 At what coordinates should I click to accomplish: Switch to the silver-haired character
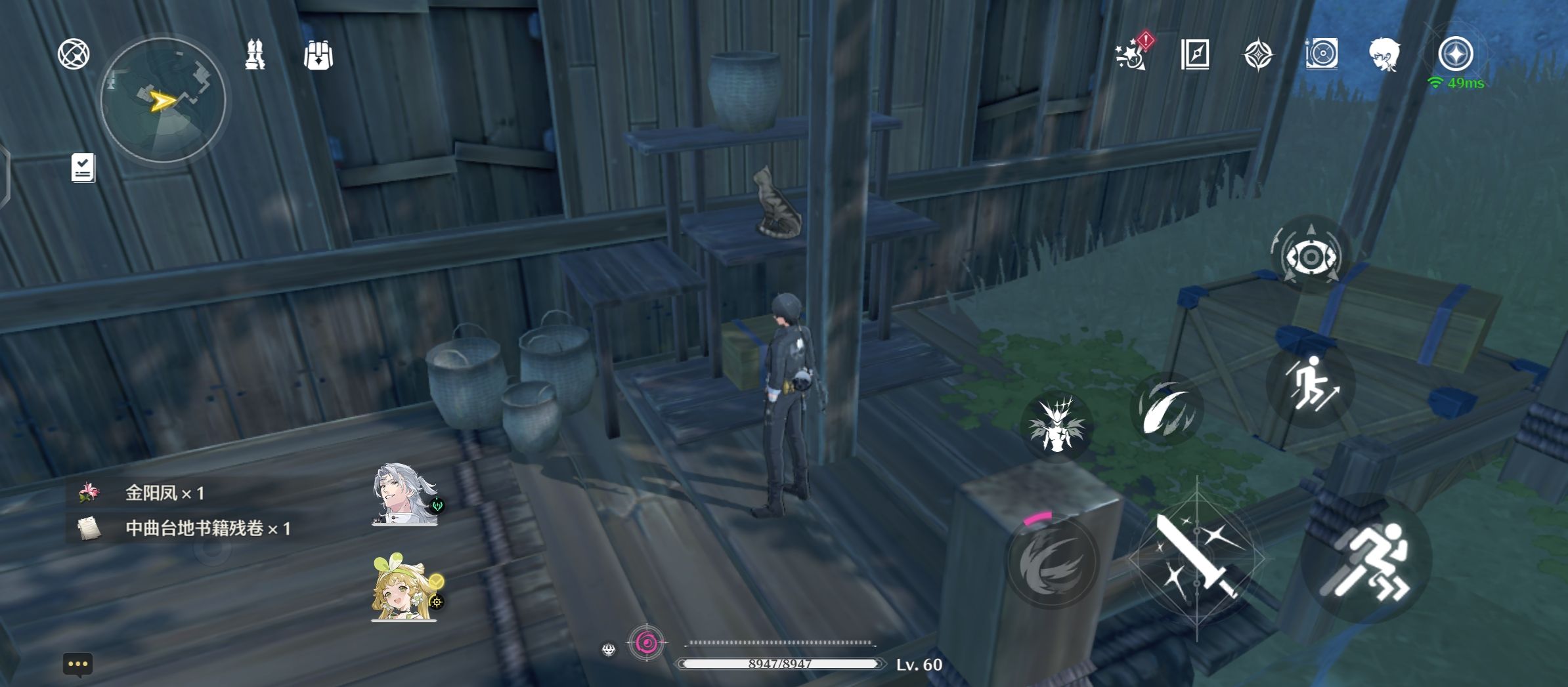coord(404,495)
